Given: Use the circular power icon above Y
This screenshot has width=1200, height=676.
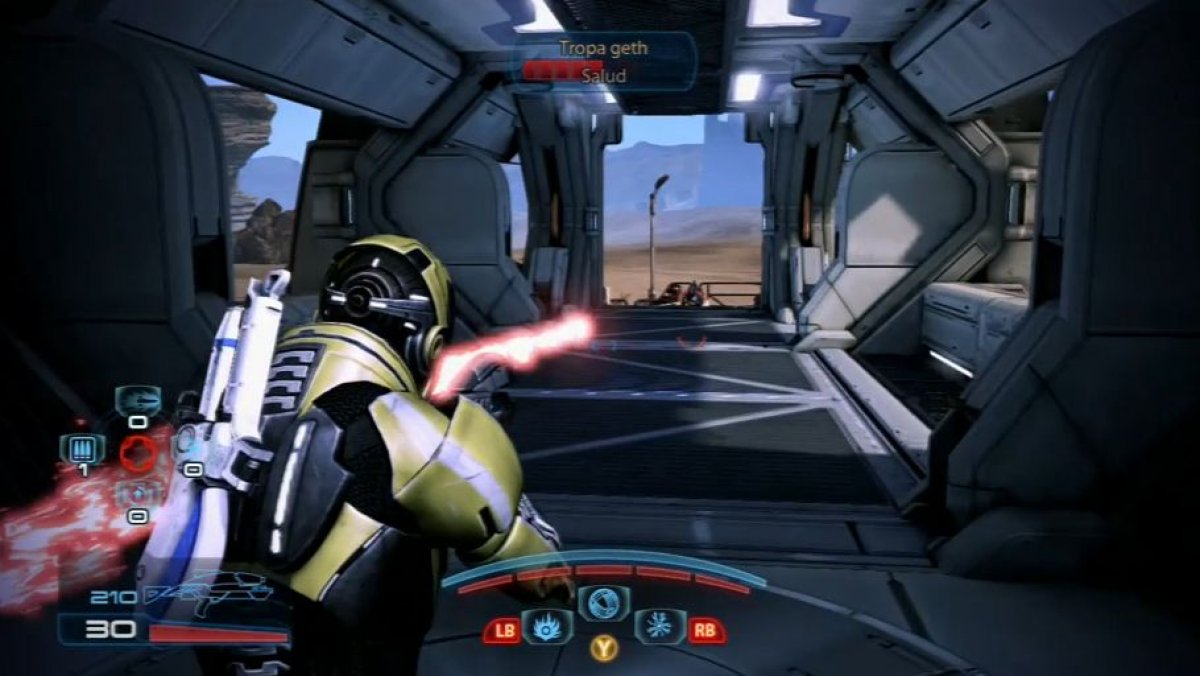Looking at the screenshot, I should 603,603.
